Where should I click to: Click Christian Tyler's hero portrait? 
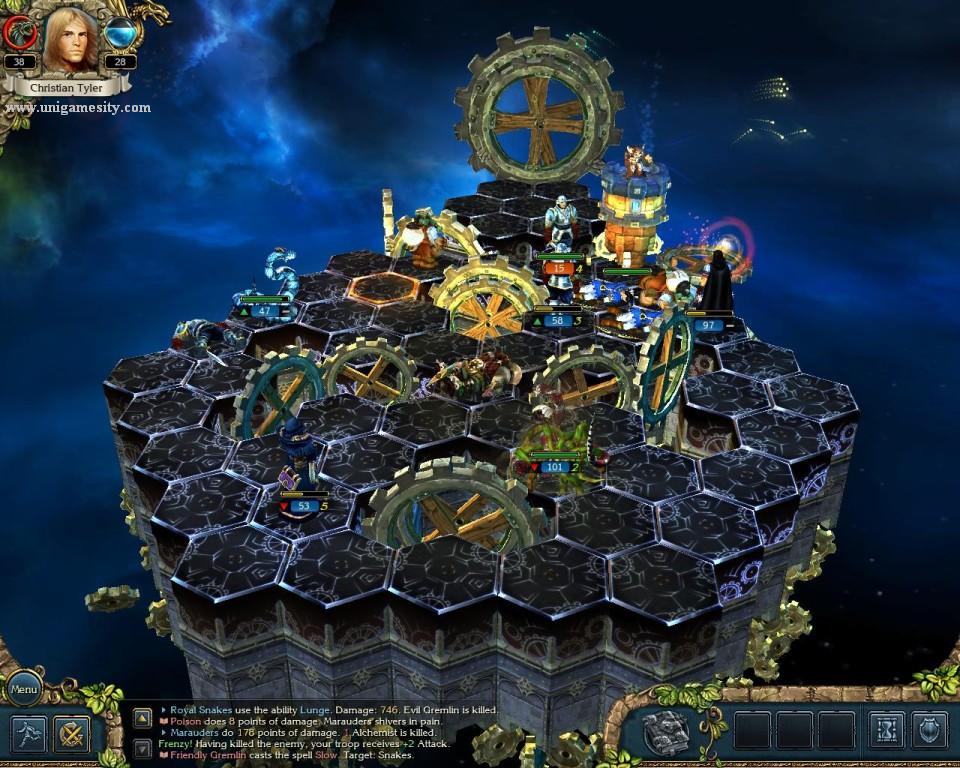pos(70,40)
